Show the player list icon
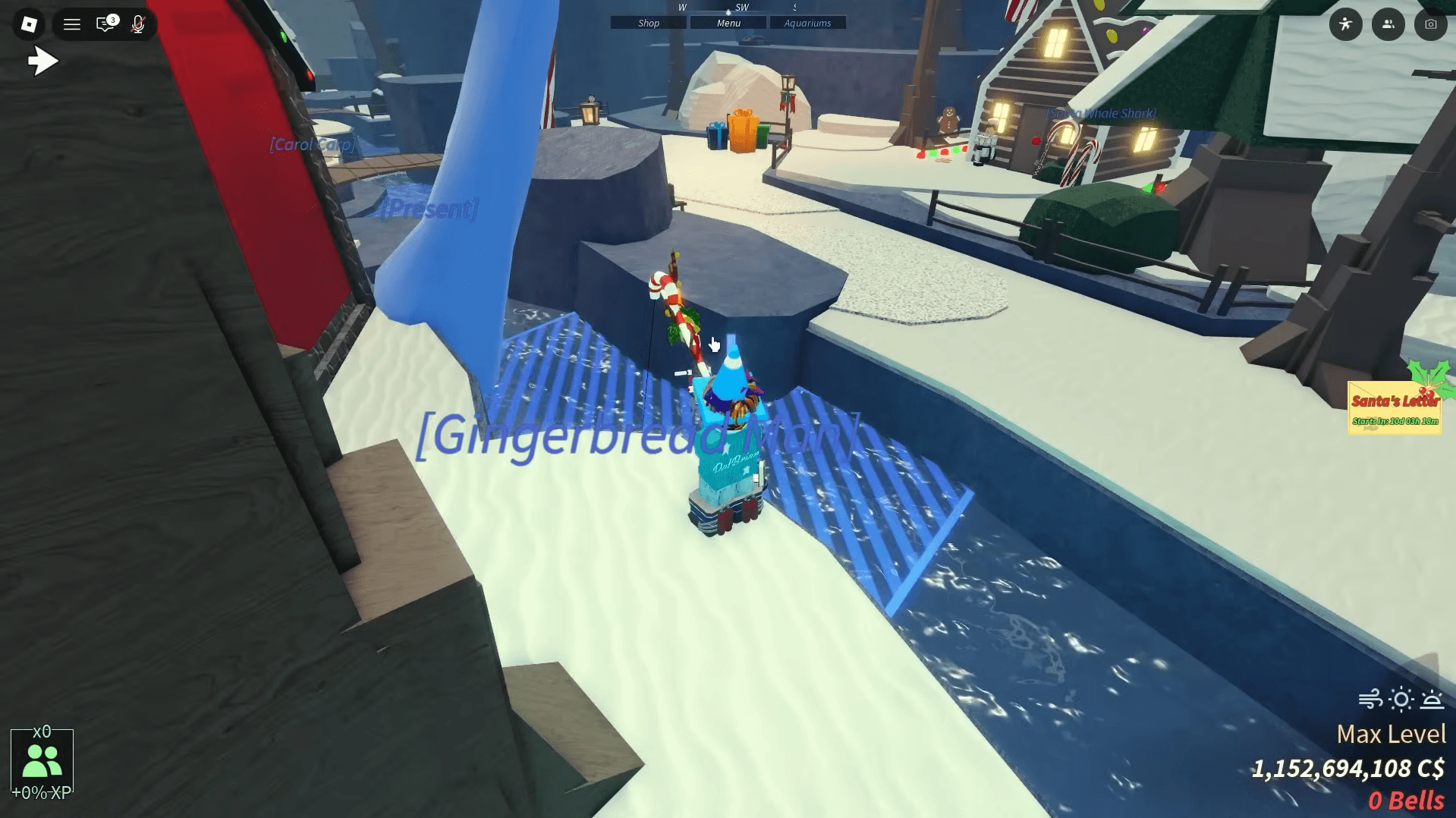The width and height of the screenshot is (1456, 818). (x=1388, y=24)
